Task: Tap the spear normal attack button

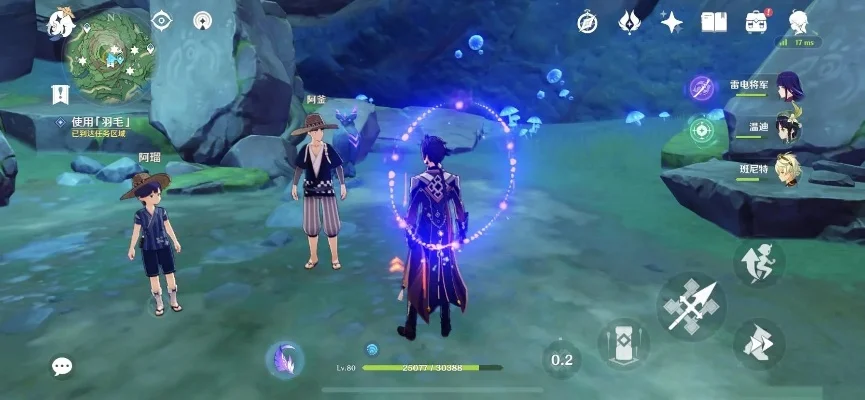Action: 691,305
